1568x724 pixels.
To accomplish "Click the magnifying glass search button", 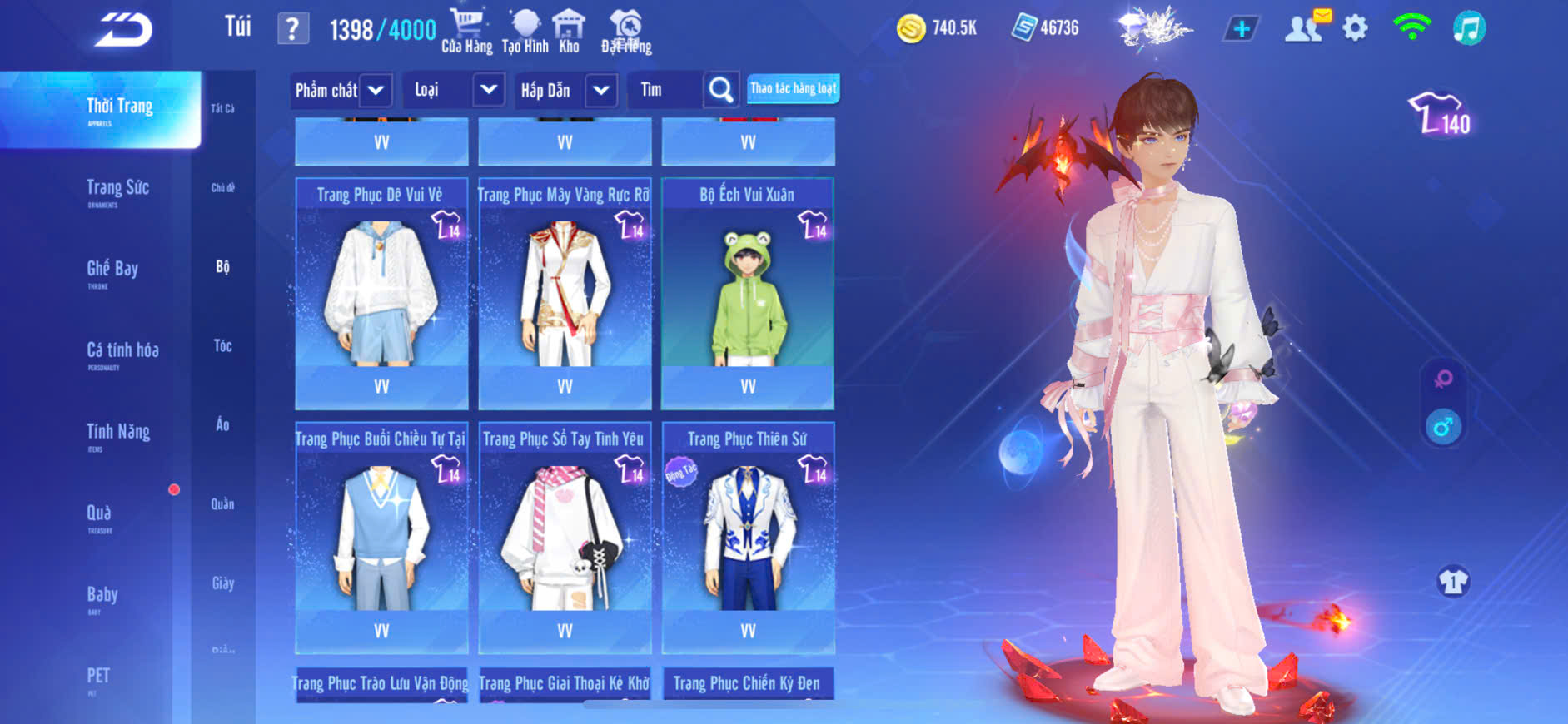I will point(721,90).
